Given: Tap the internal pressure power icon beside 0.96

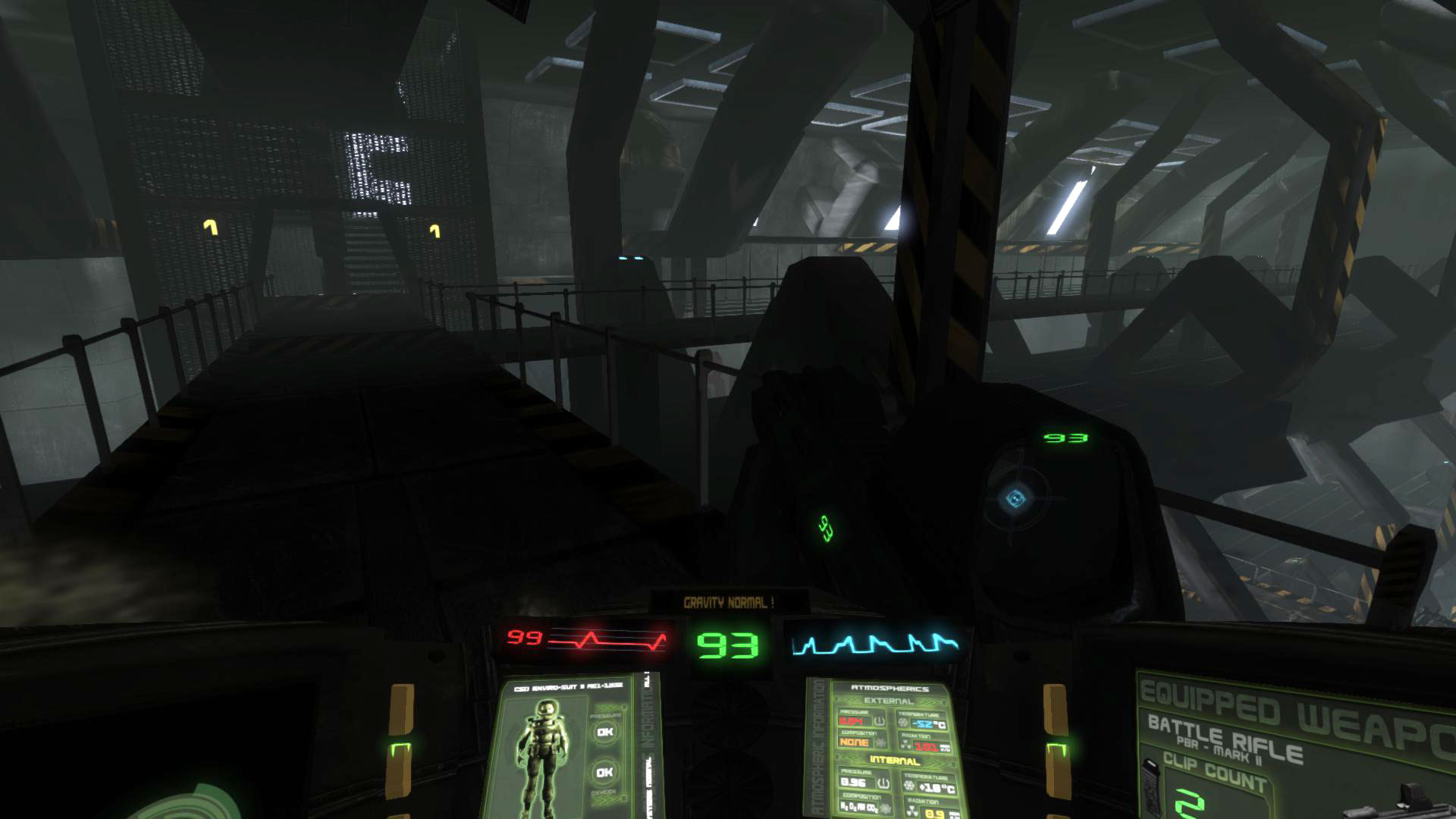Looking at the screenshot, I should 883,783.
